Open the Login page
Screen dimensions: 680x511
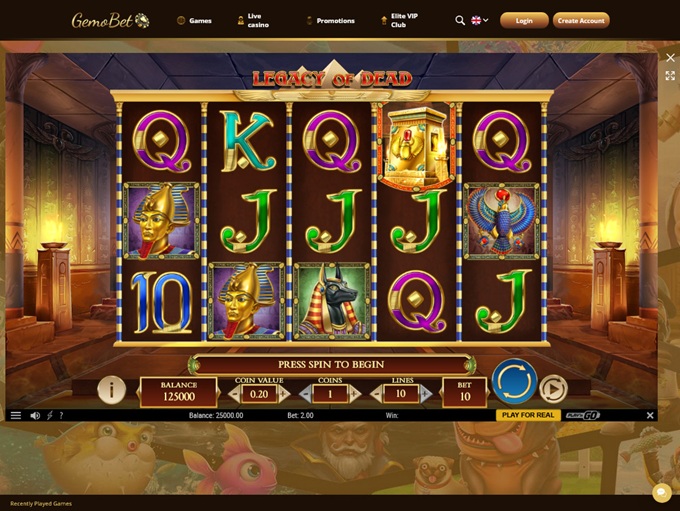tap(524, 20)
